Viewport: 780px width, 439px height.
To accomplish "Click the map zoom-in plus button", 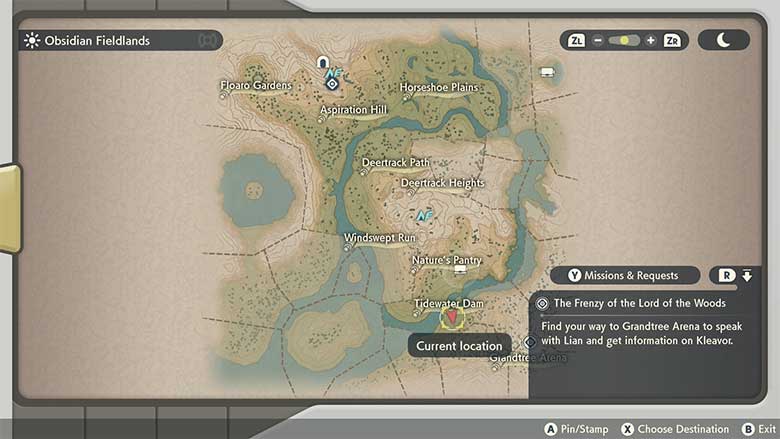I will point(650,41).
